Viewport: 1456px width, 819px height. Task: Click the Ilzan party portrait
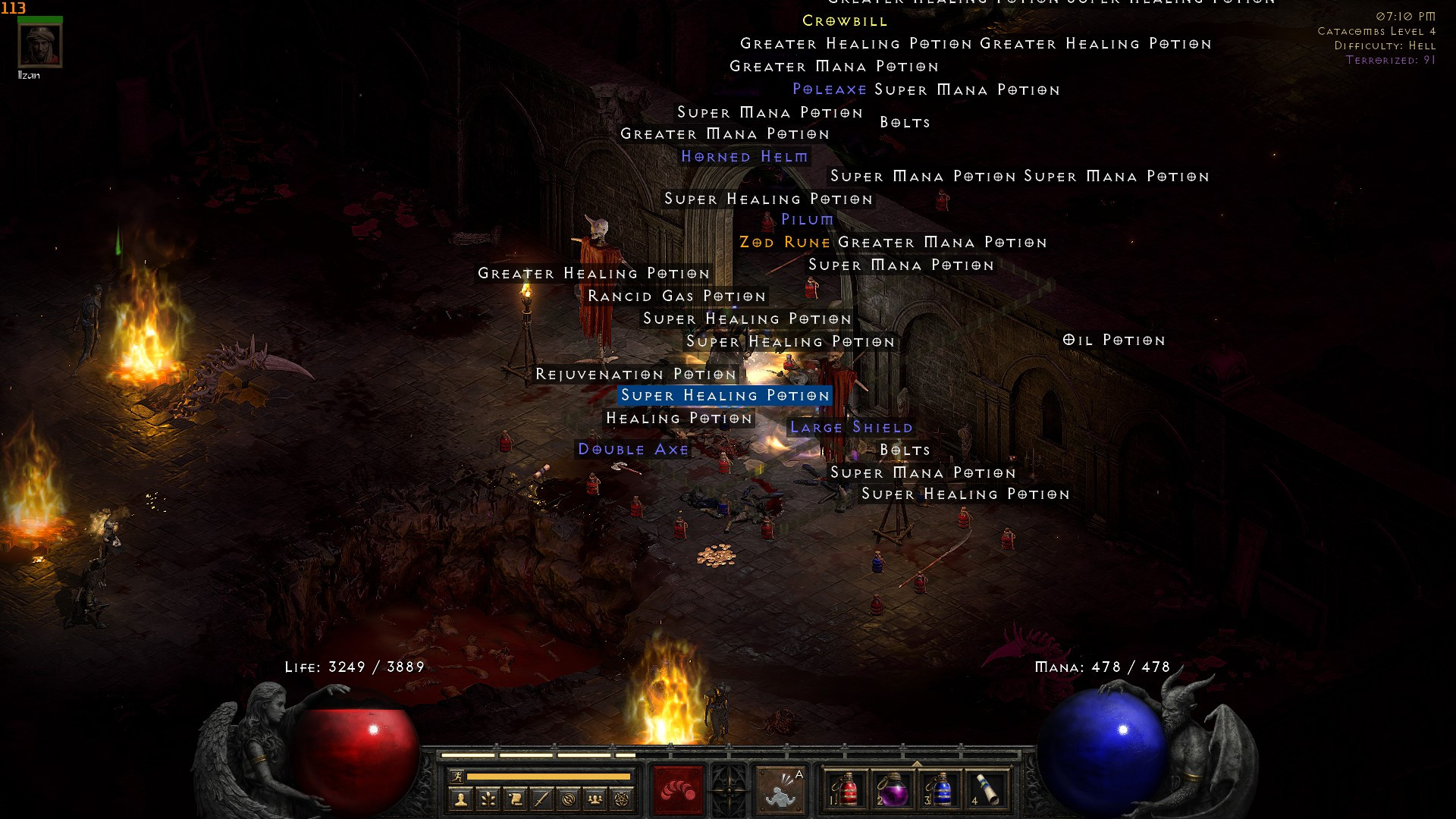(40, 46)
